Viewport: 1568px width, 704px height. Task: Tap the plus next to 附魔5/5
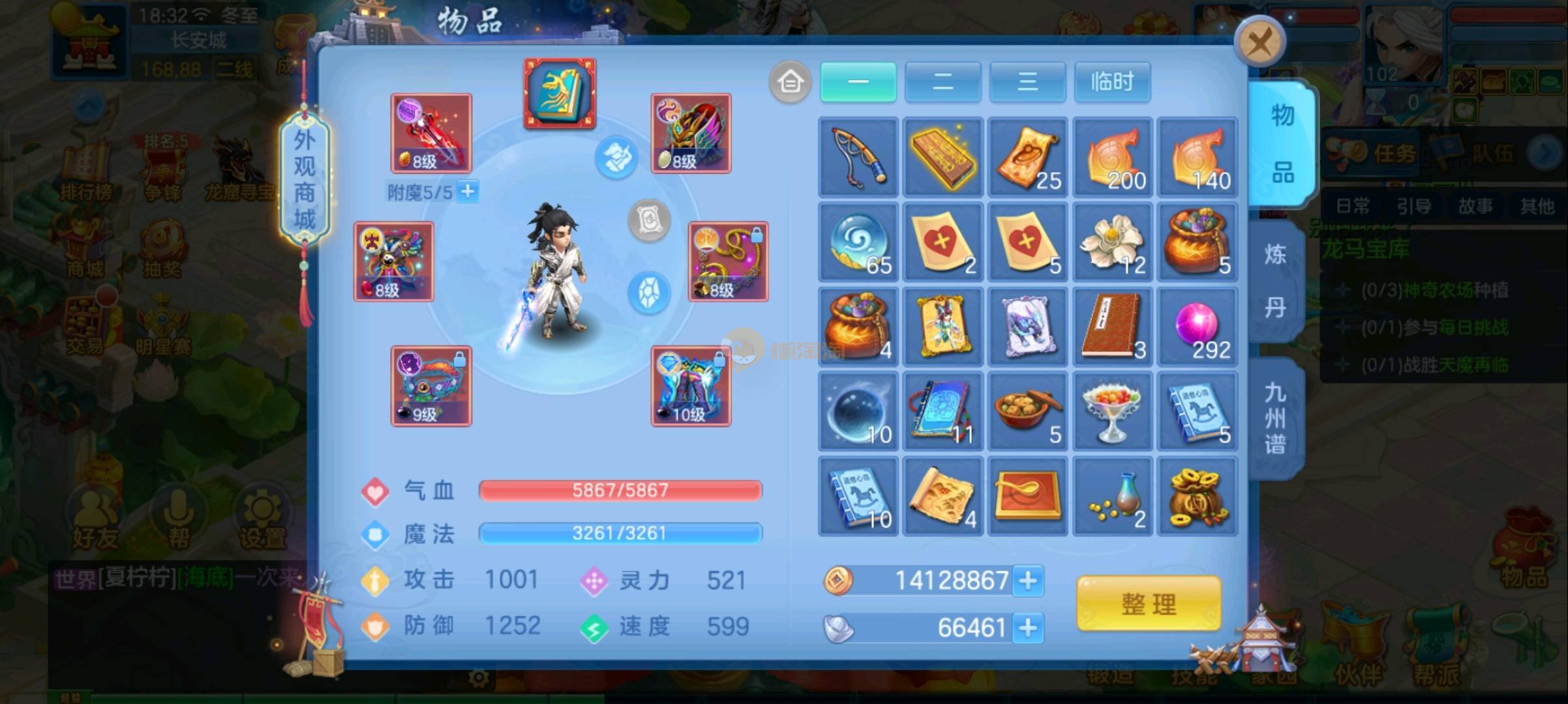point(468,192)
